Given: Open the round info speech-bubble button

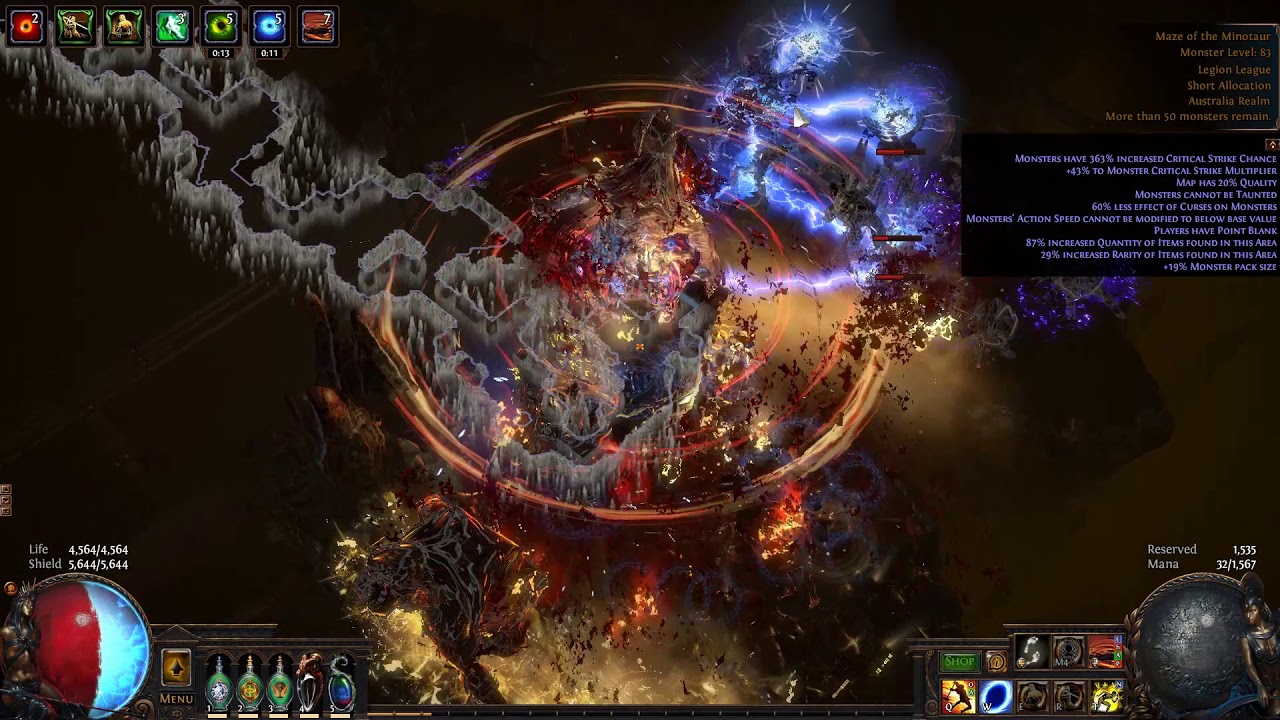Looking at the screenshot, I should (x=996, y=662).
